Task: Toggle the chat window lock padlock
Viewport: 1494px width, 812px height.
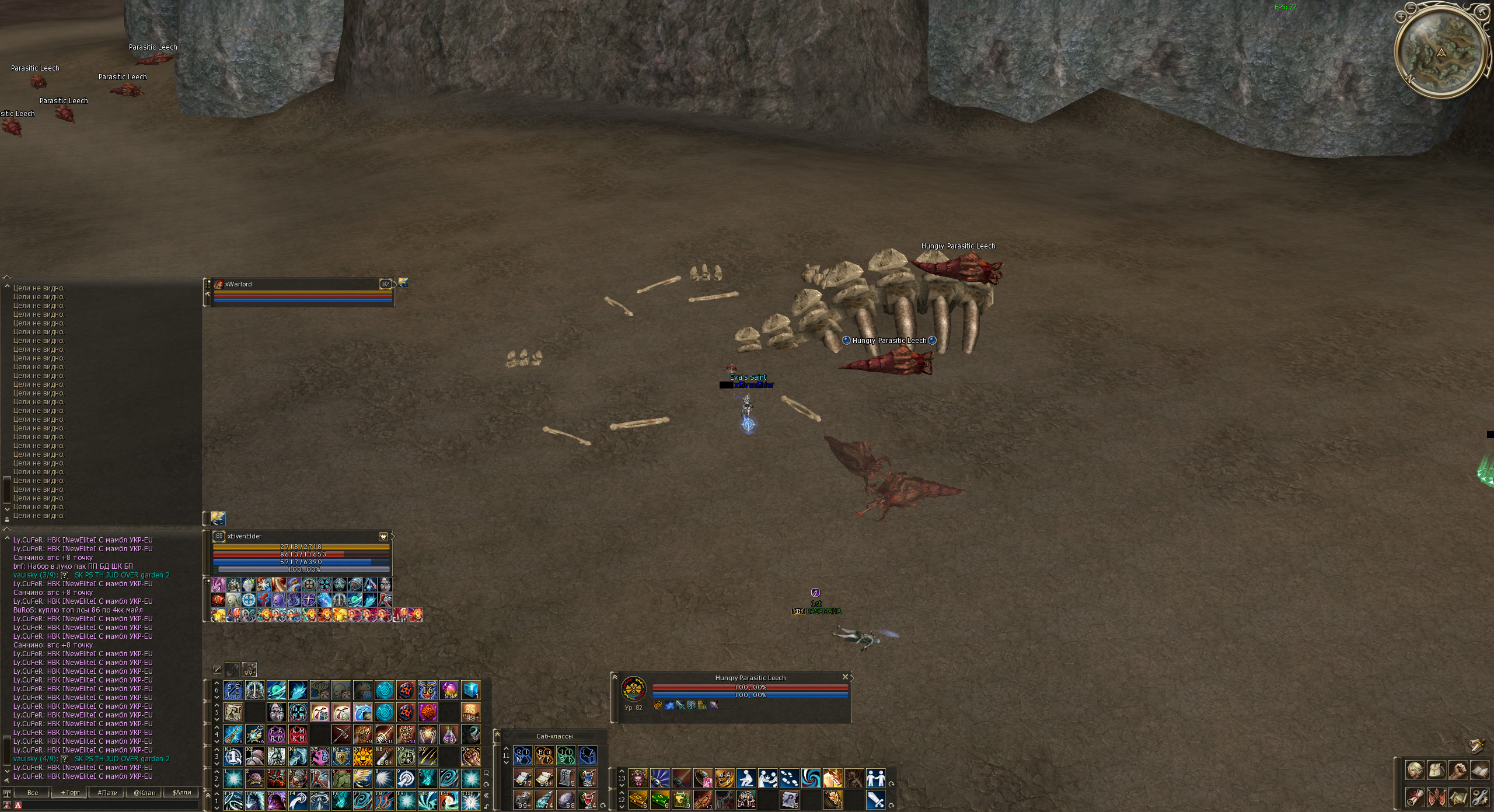Action: click(x=7, y=520)
